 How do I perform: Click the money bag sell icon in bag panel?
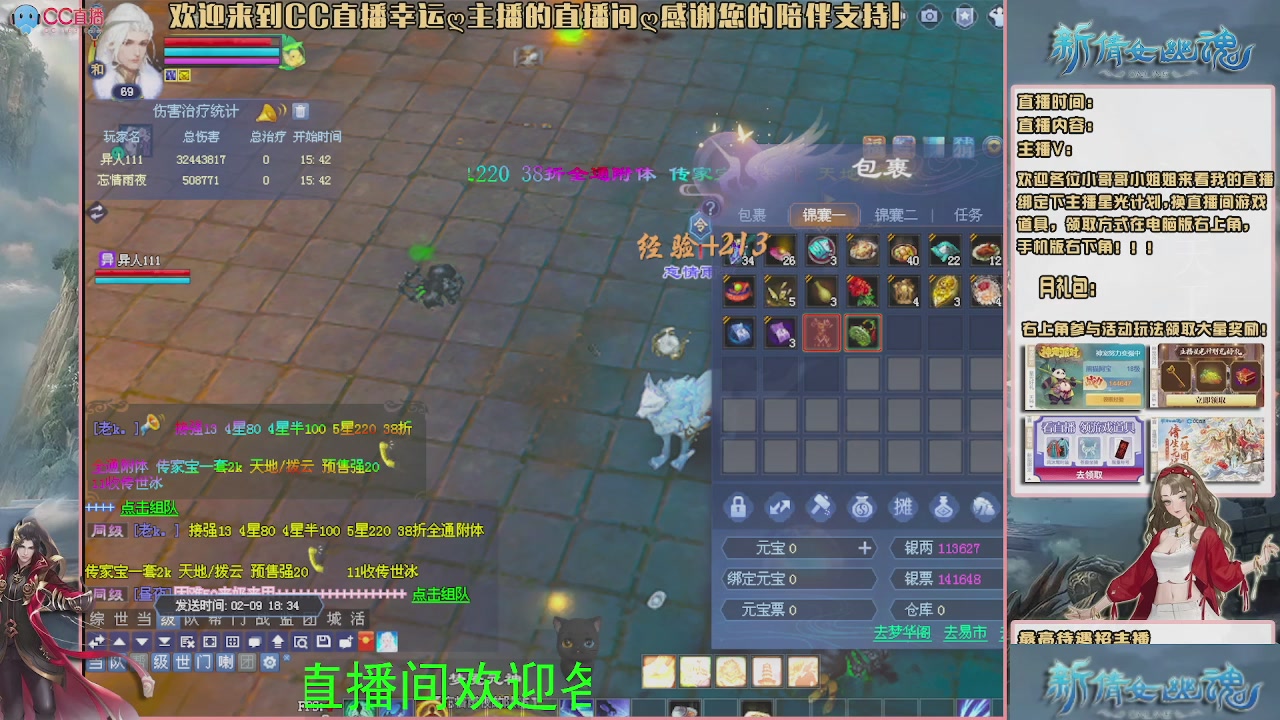click(x=864, y=508)
